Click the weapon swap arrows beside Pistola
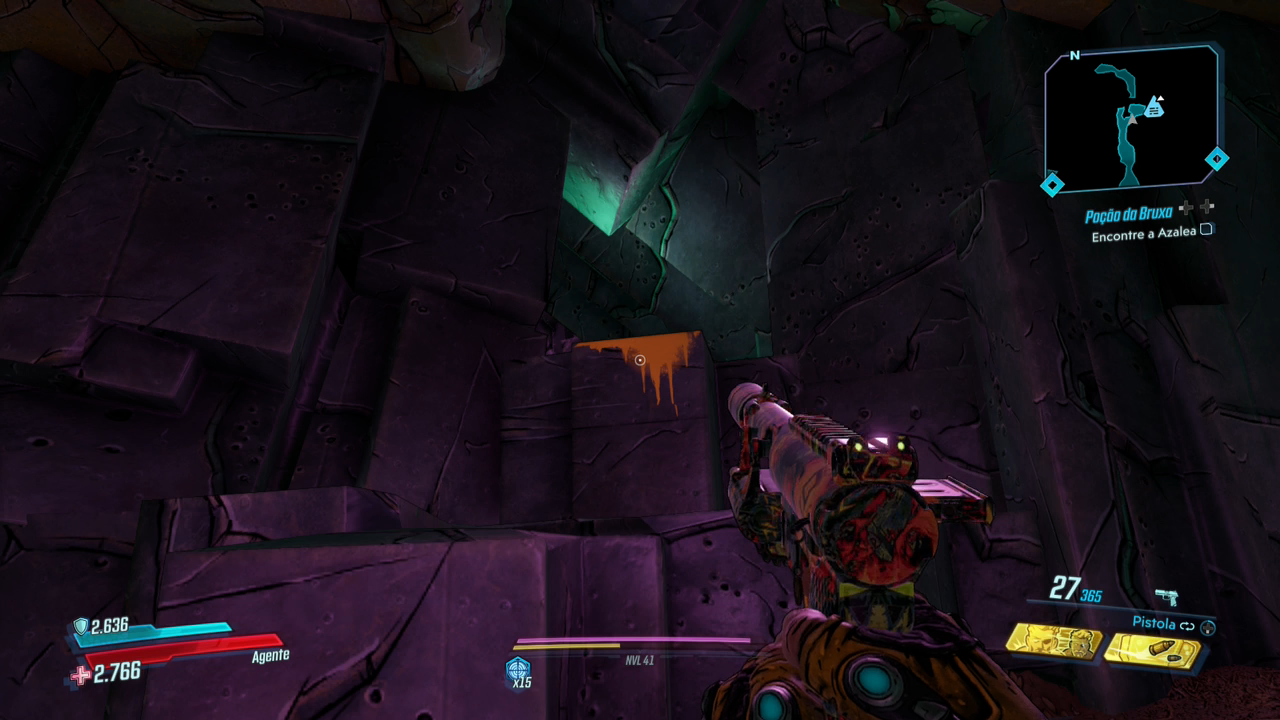The width and height of the screenshot is (1280, 720). (x=1187, y=626)
